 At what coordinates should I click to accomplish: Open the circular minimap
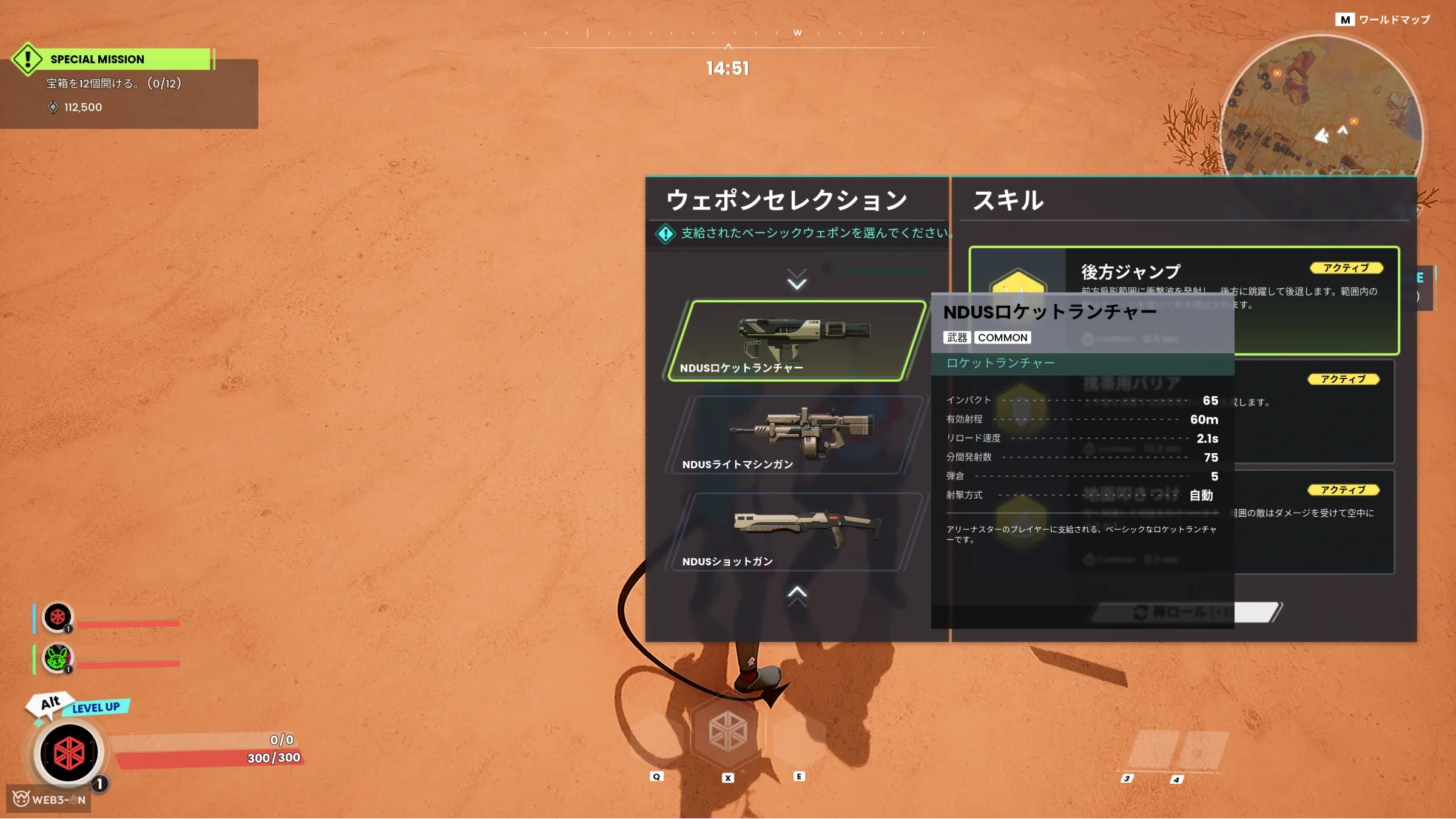(1320, 109)
